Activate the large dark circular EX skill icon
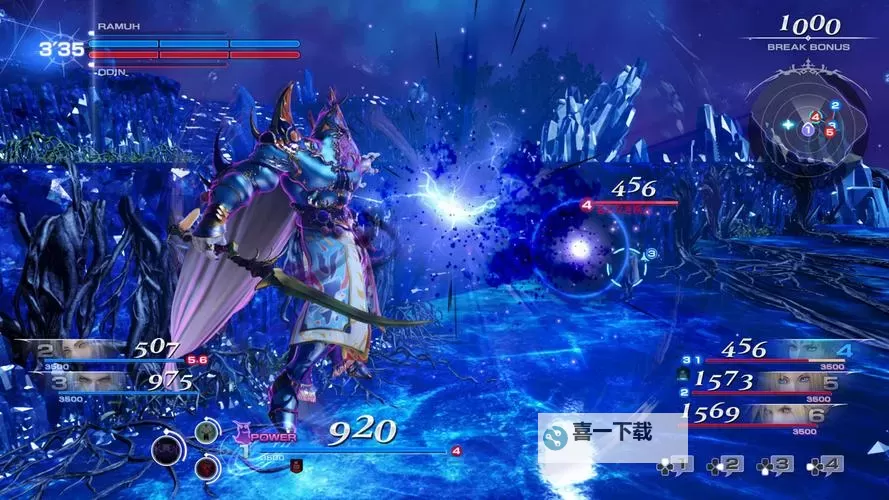Image resolution: width=889 pixels, height=500 pixels. click(168, 450)
